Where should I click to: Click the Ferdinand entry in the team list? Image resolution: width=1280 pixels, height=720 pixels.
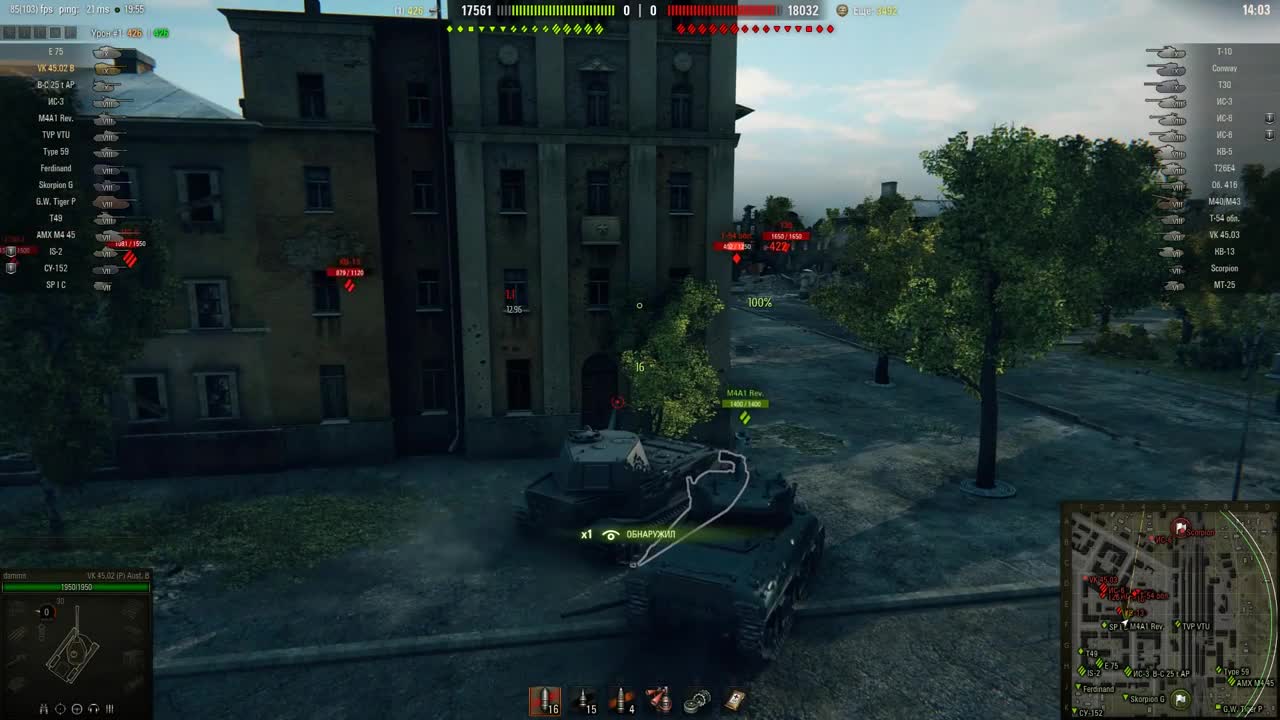[55, 168]
